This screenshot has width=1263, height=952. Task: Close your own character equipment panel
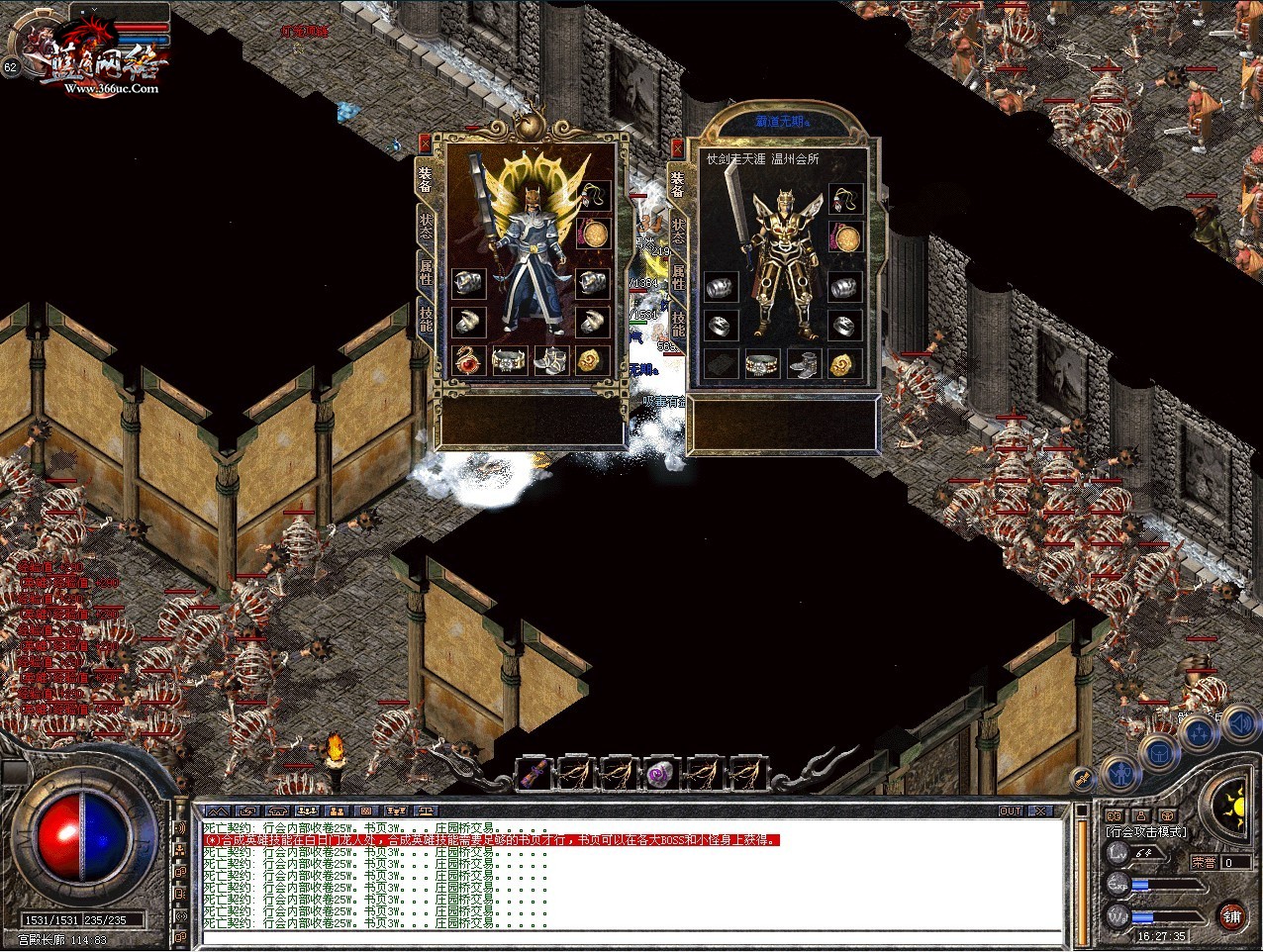pos(425,143)
